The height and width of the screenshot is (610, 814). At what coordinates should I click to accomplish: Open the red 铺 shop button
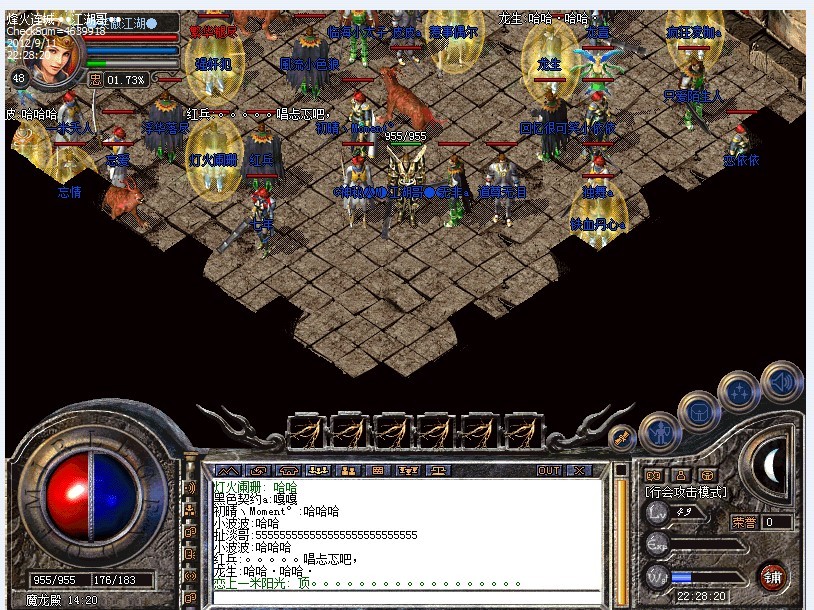pyautogui.click(x=772, y=576)
